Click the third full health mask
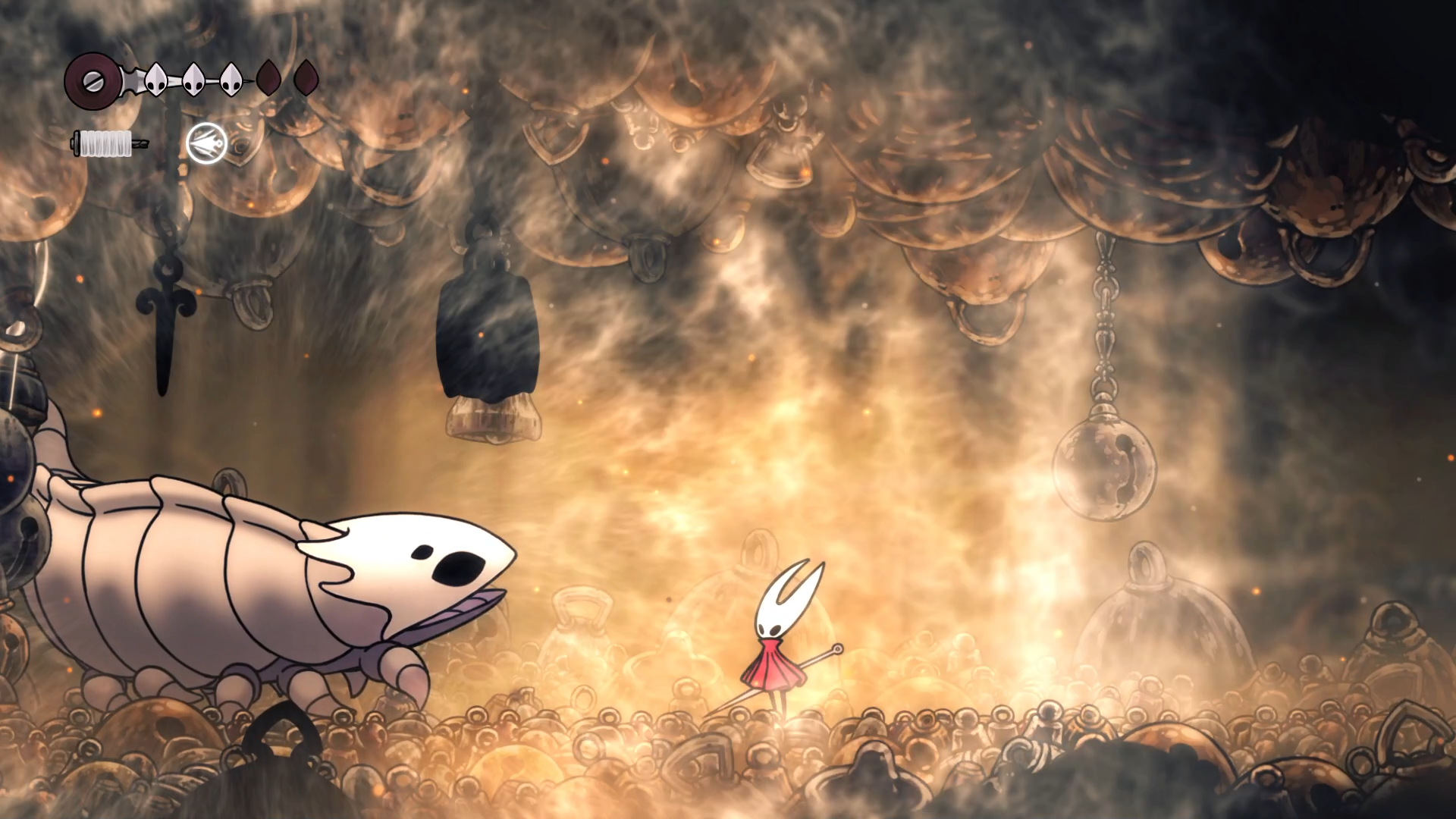The image size is (1456, 819). pos(231,78)
